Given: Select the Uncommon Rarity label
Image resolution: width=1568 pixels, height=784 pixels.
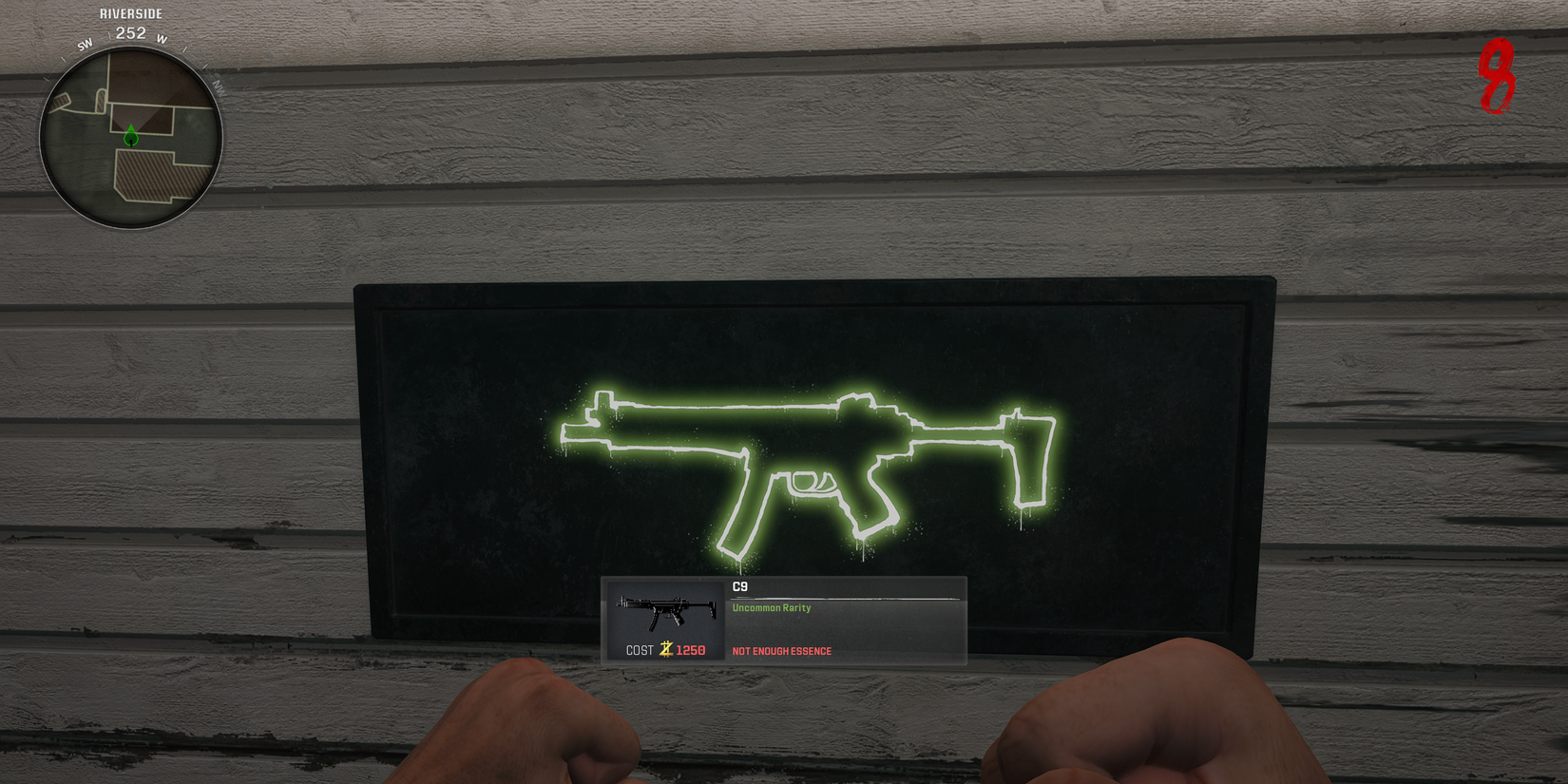Looking at the screenshot, I should pyautogui.click(x=771, y=608).
